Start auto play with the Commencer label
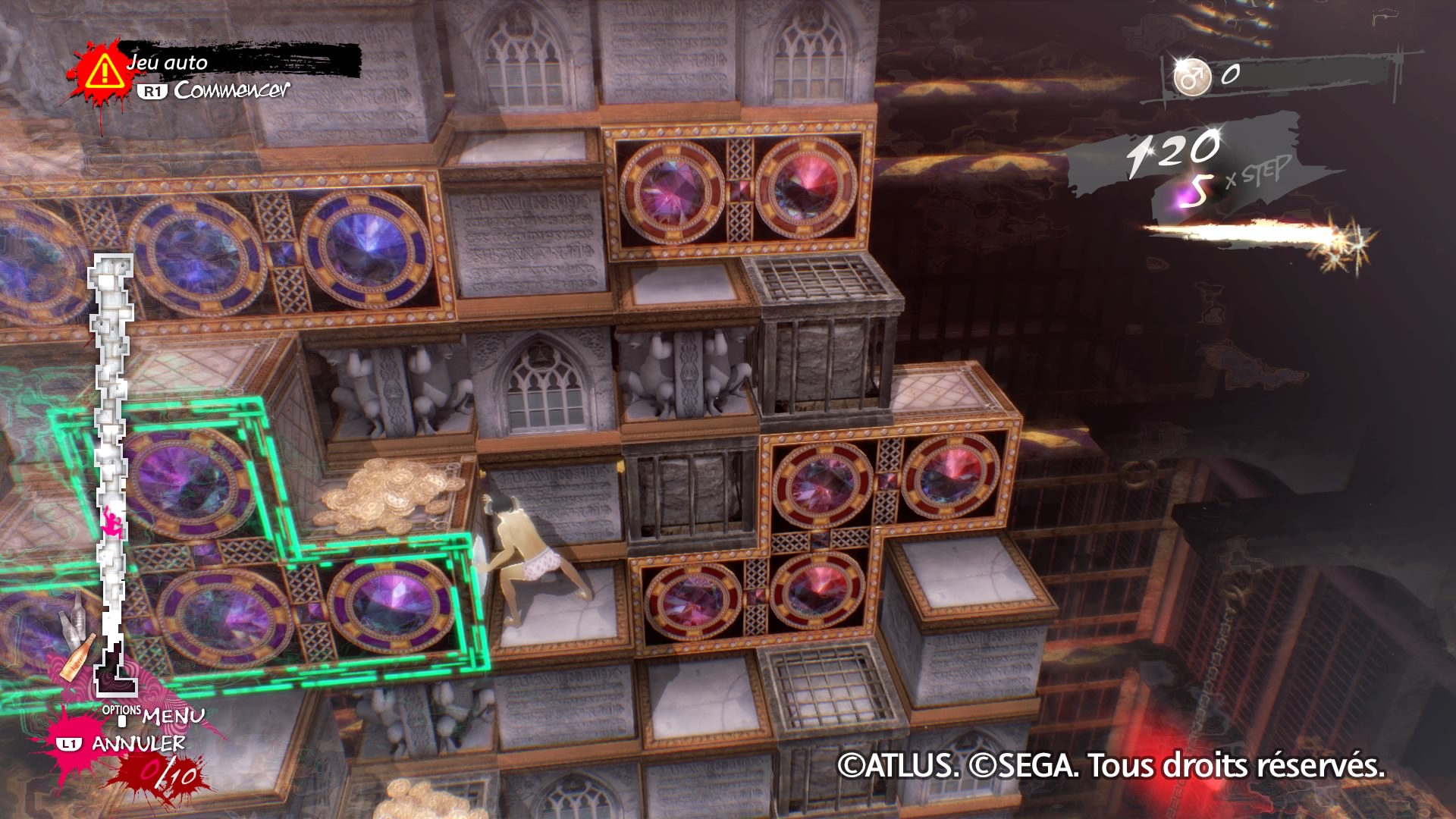Viewport: 1456px width, 819px height. (231, 90)
